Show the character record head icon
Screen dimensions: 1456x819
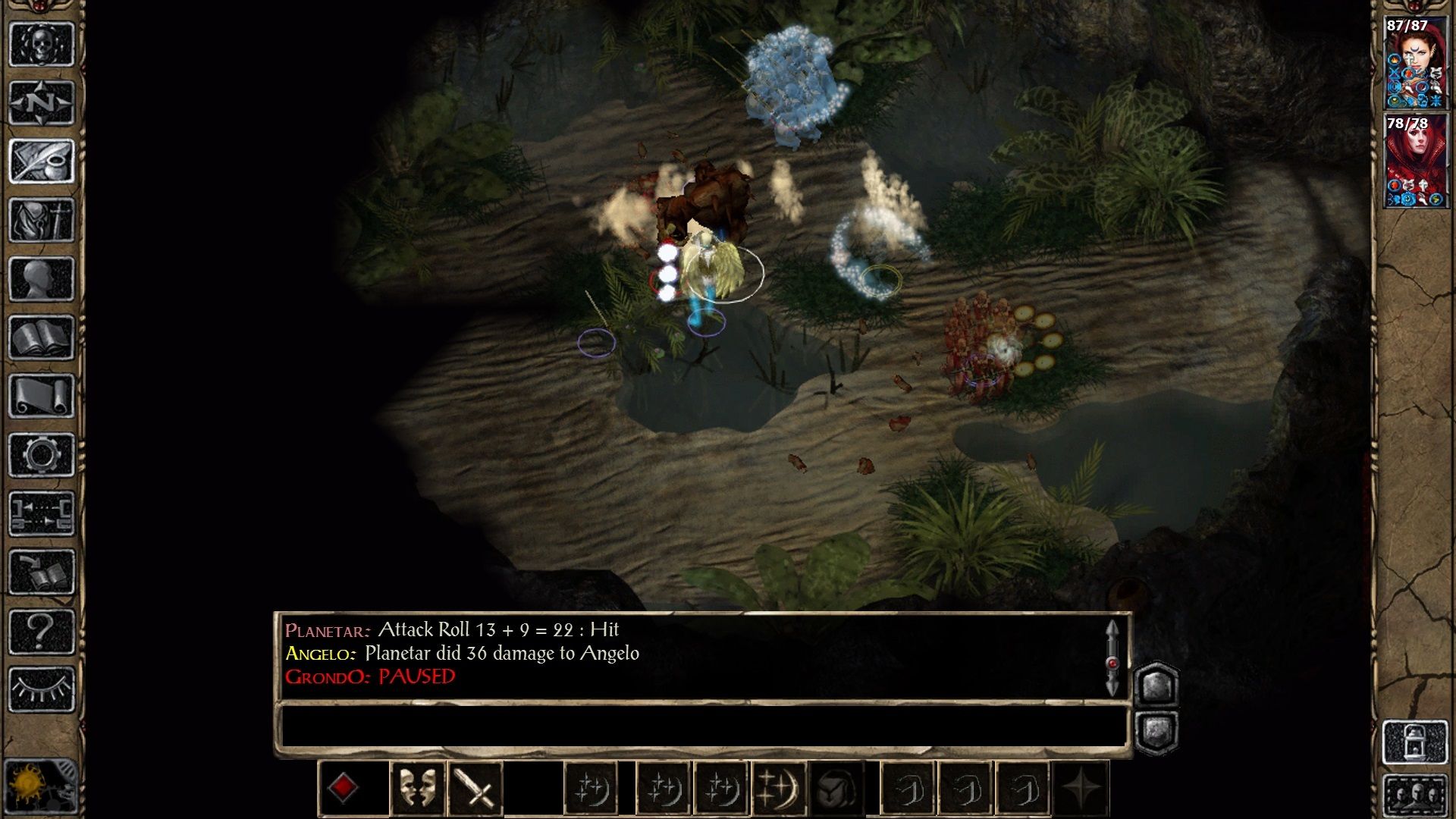(x=42, y=278)
